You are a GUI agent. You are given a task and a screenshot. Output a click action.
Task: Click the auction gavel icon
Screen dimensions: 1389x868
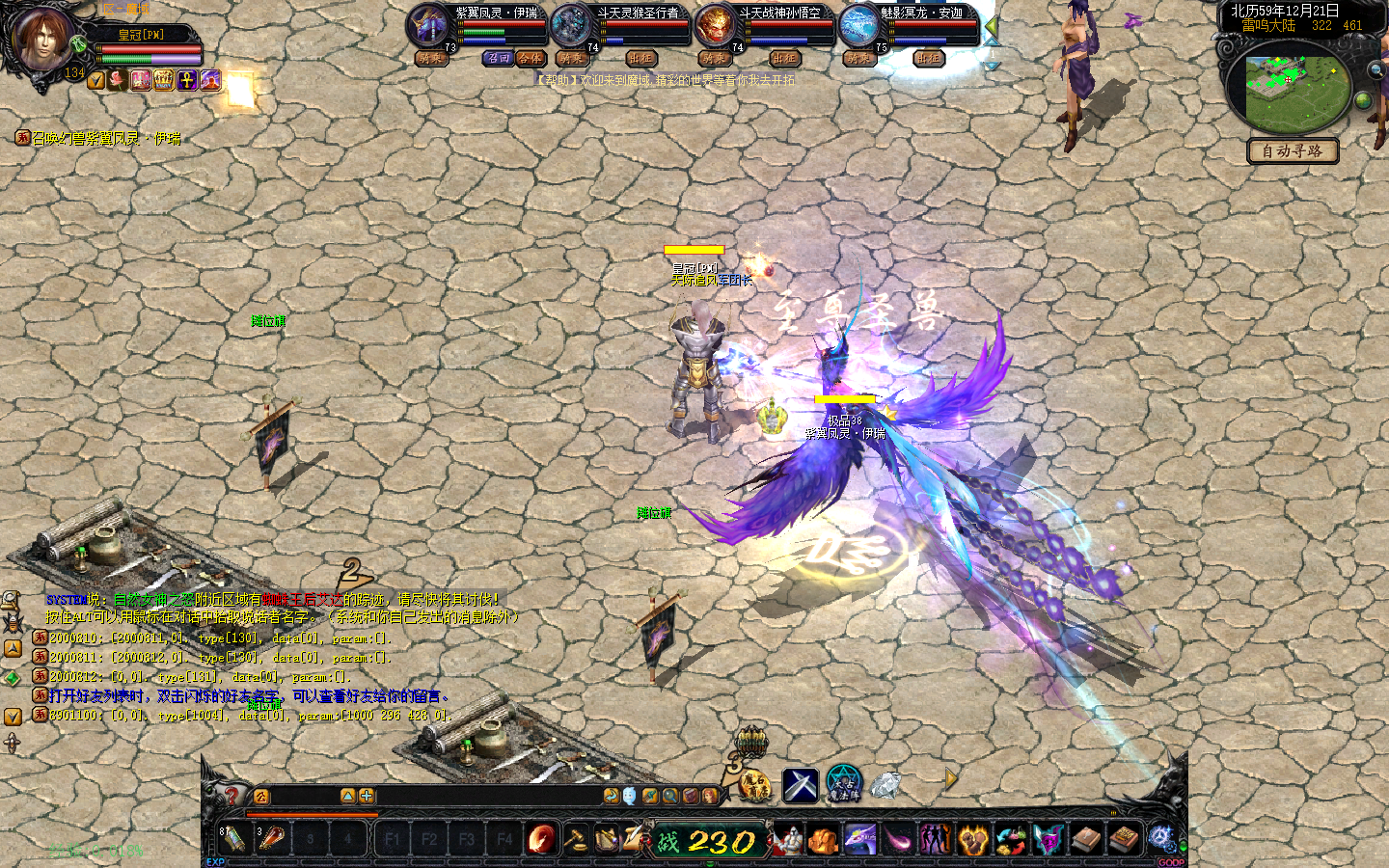(x=576, y=839)
